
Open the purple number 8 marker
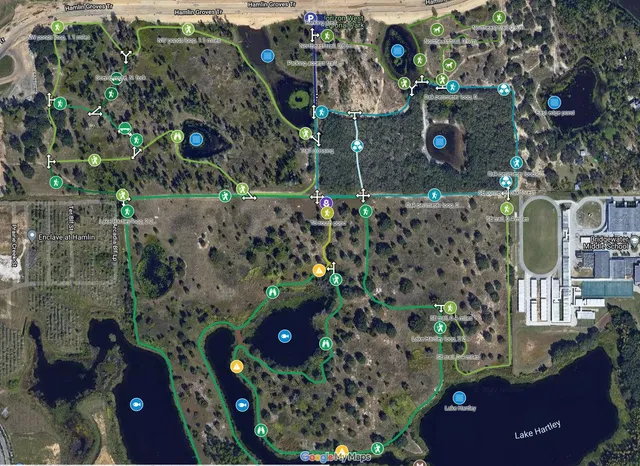327,202
